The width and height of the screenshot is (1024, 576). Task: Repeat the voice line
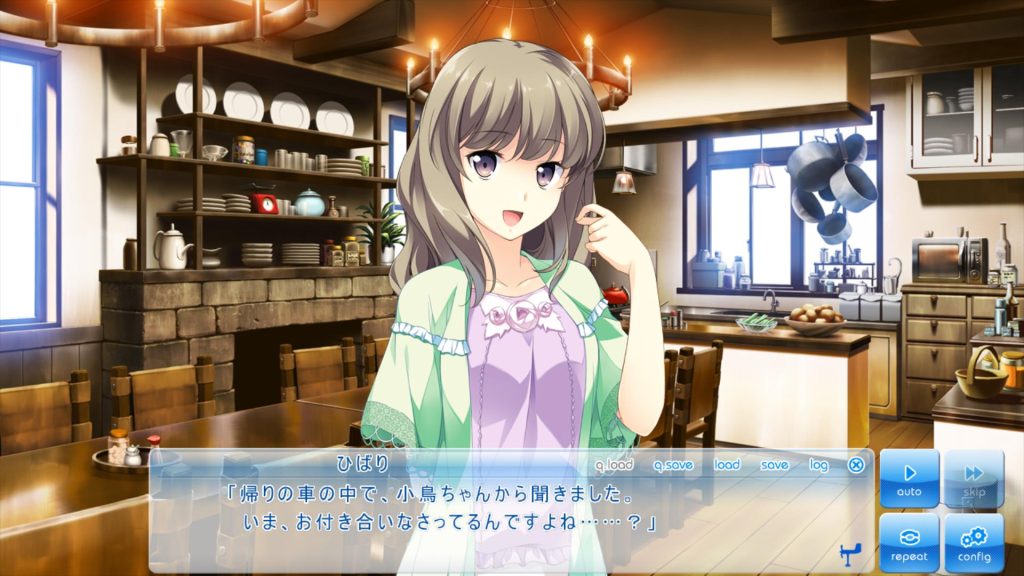909,542
